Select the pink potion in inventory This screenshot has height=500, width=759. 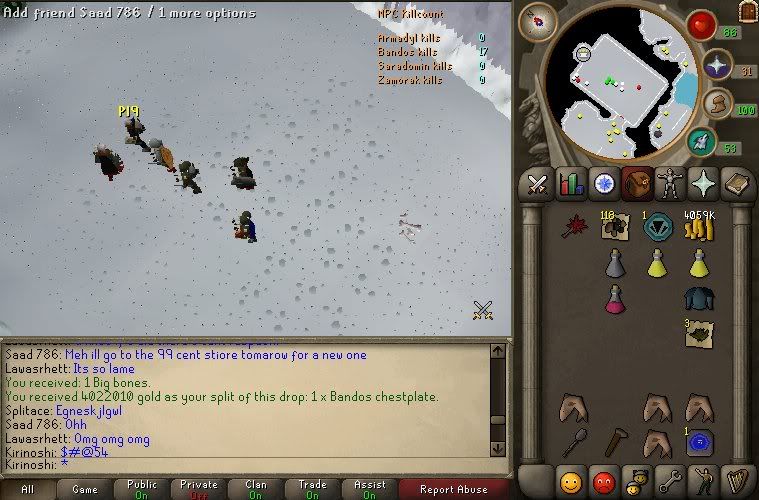(615, 300)
